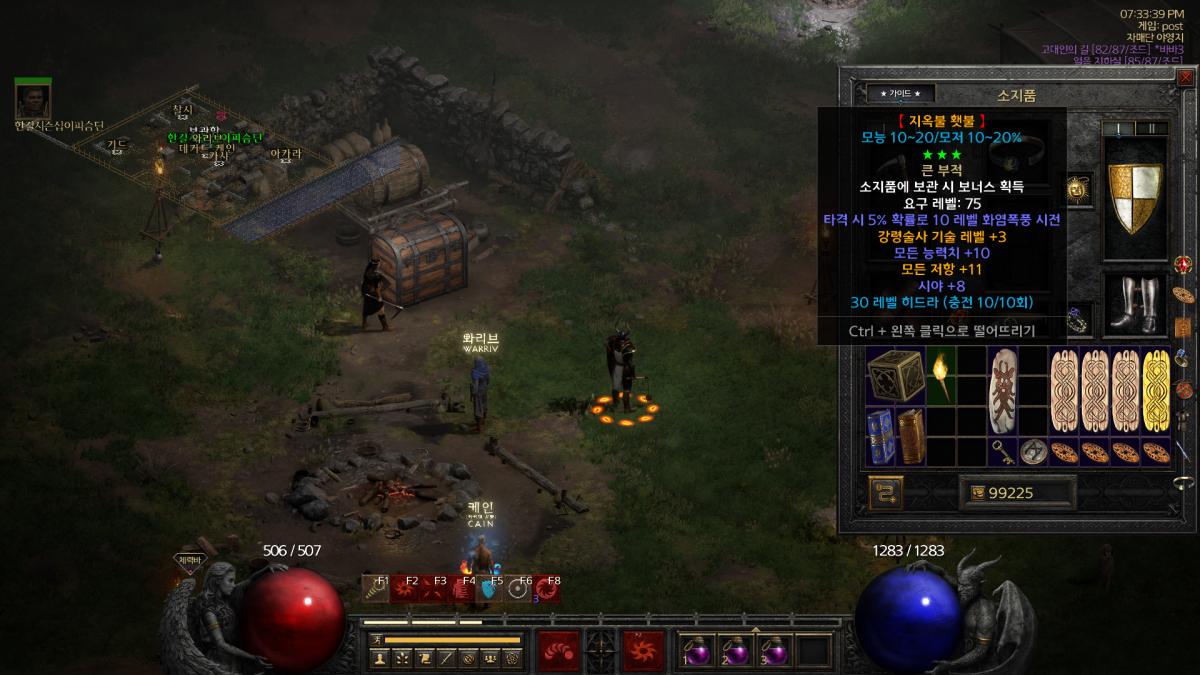Switch to weapon set II tab
Image resolution: width=1200 pixels, height=675 pixels.
pos(1151,128)
